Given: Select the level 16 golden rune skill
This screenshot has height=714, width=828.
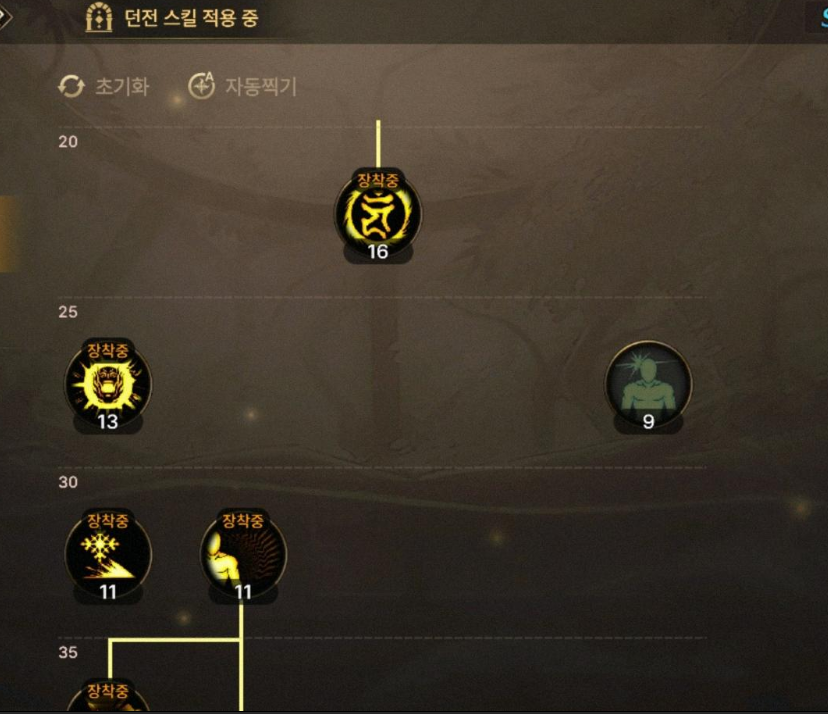Looking at the screenshot, I should click(377, 214).
